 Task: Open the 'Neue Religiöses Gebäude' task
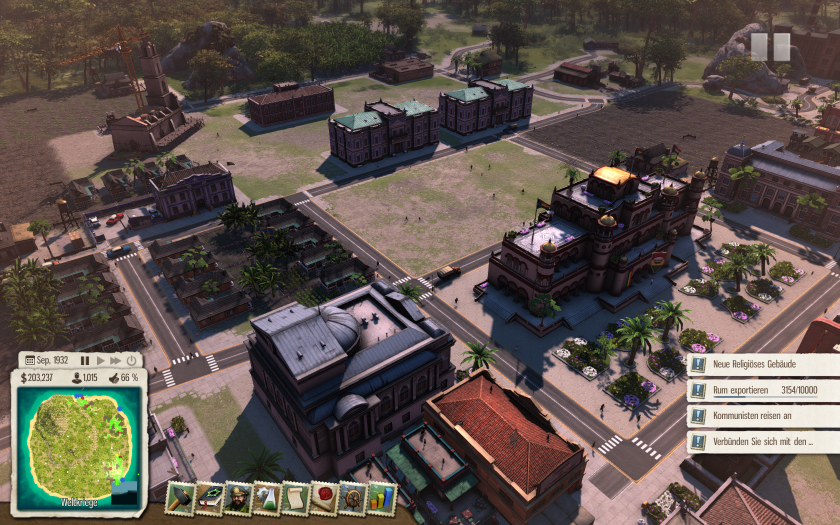[x=764, y=366]
